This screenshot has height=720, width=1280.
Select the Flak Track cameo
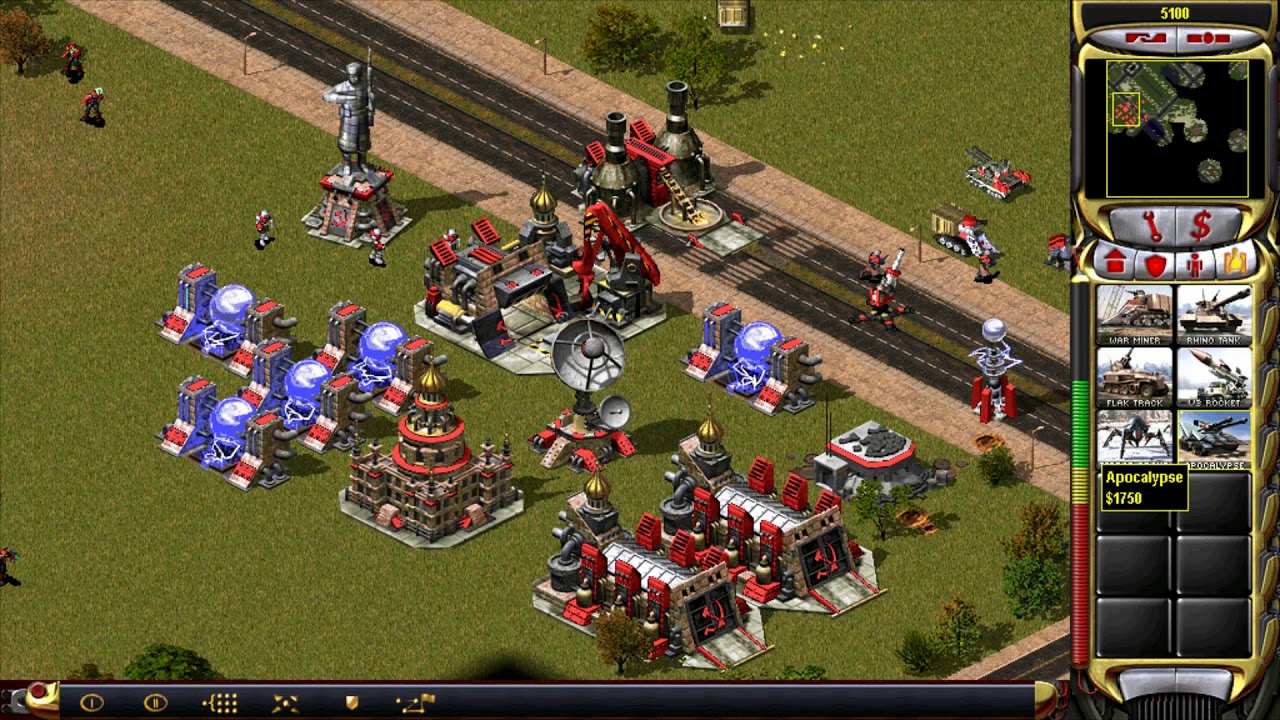coord(1134,377)
